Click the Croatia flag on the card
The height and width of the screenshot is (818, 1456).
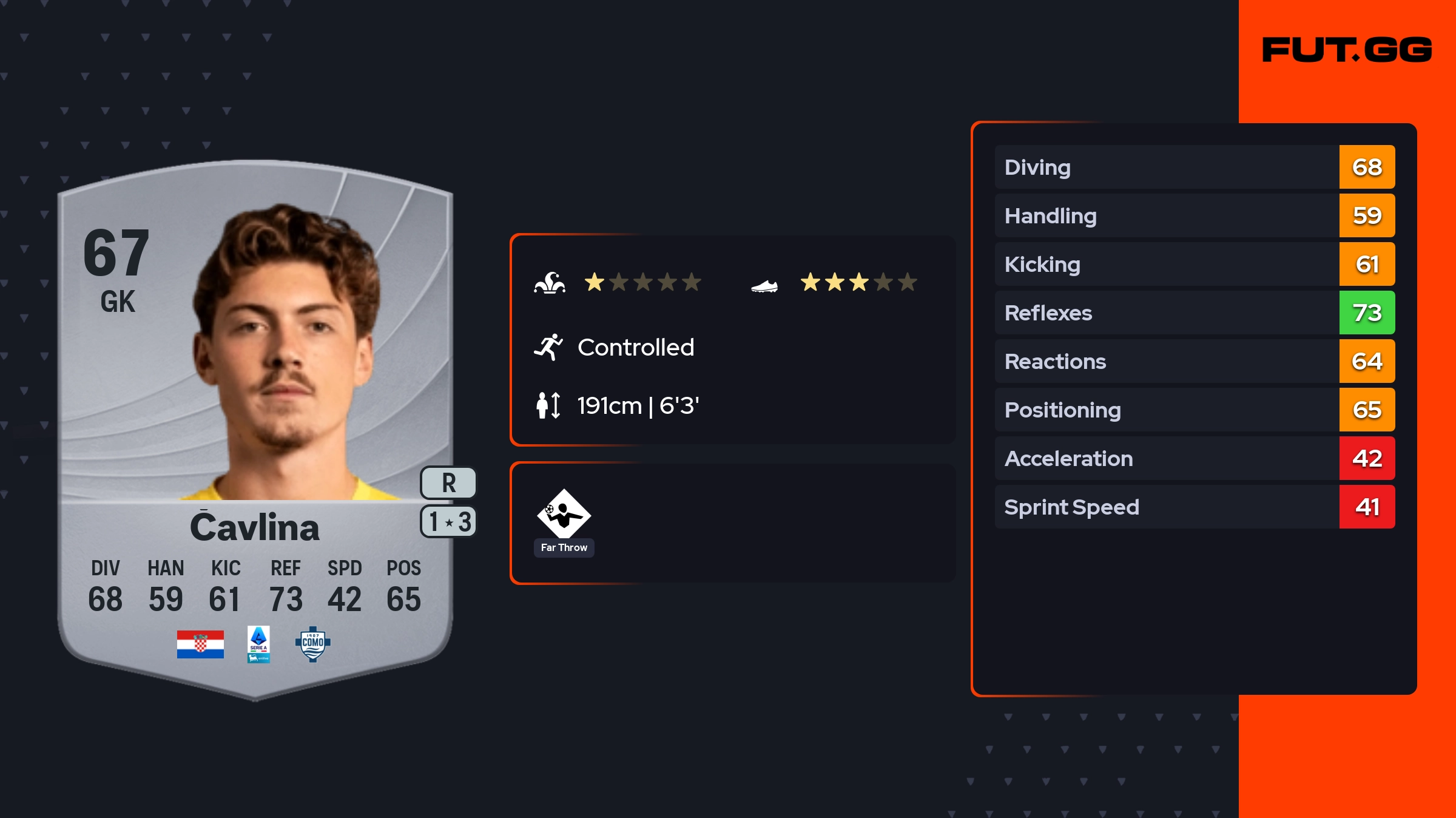point(200,644)
